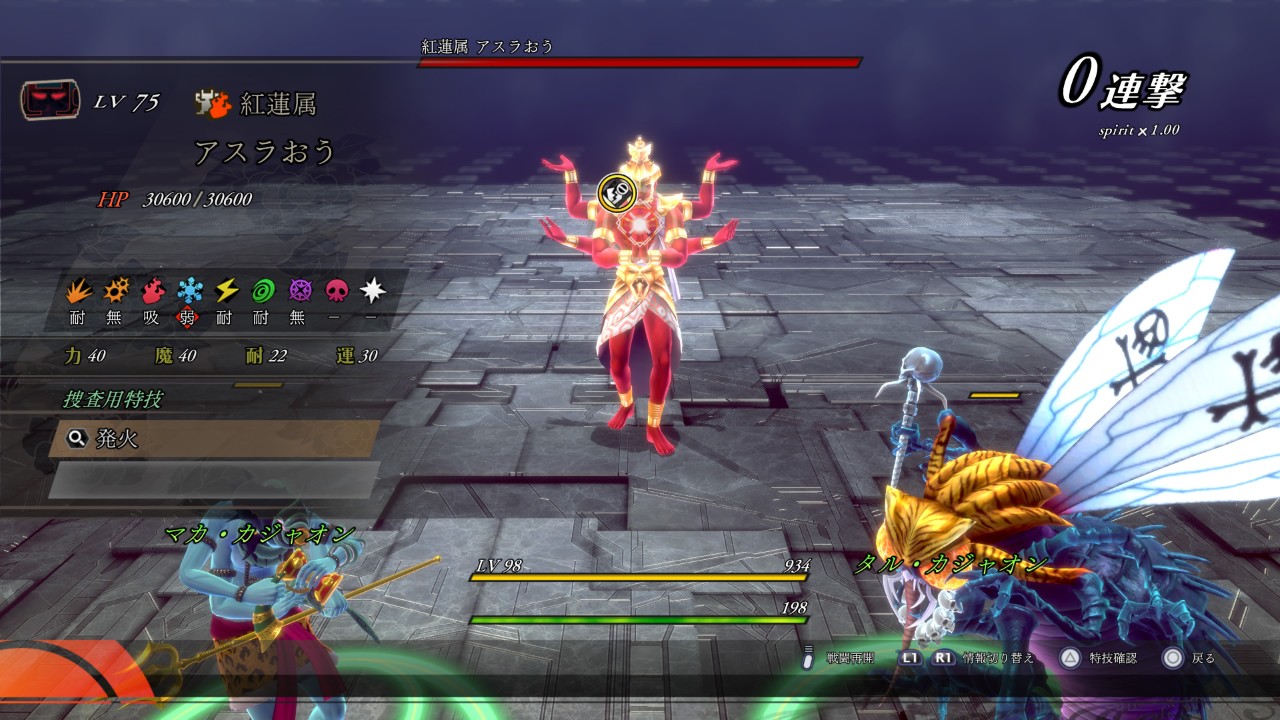
Task: Click the red demon portrait icon
Action: 49,101
